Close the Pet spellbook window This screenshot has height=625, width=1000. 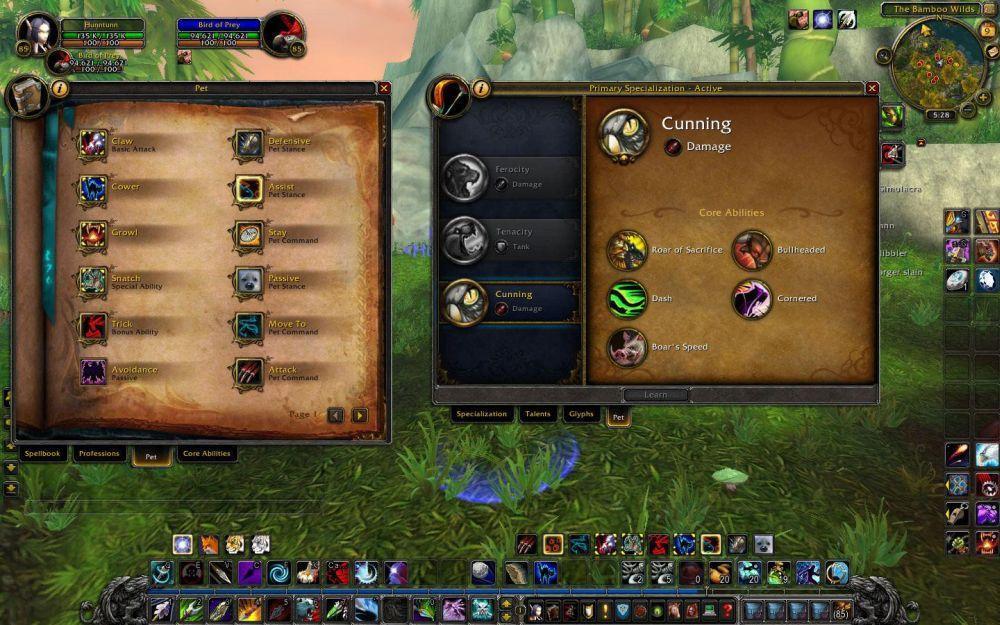(x=384, y=88)
